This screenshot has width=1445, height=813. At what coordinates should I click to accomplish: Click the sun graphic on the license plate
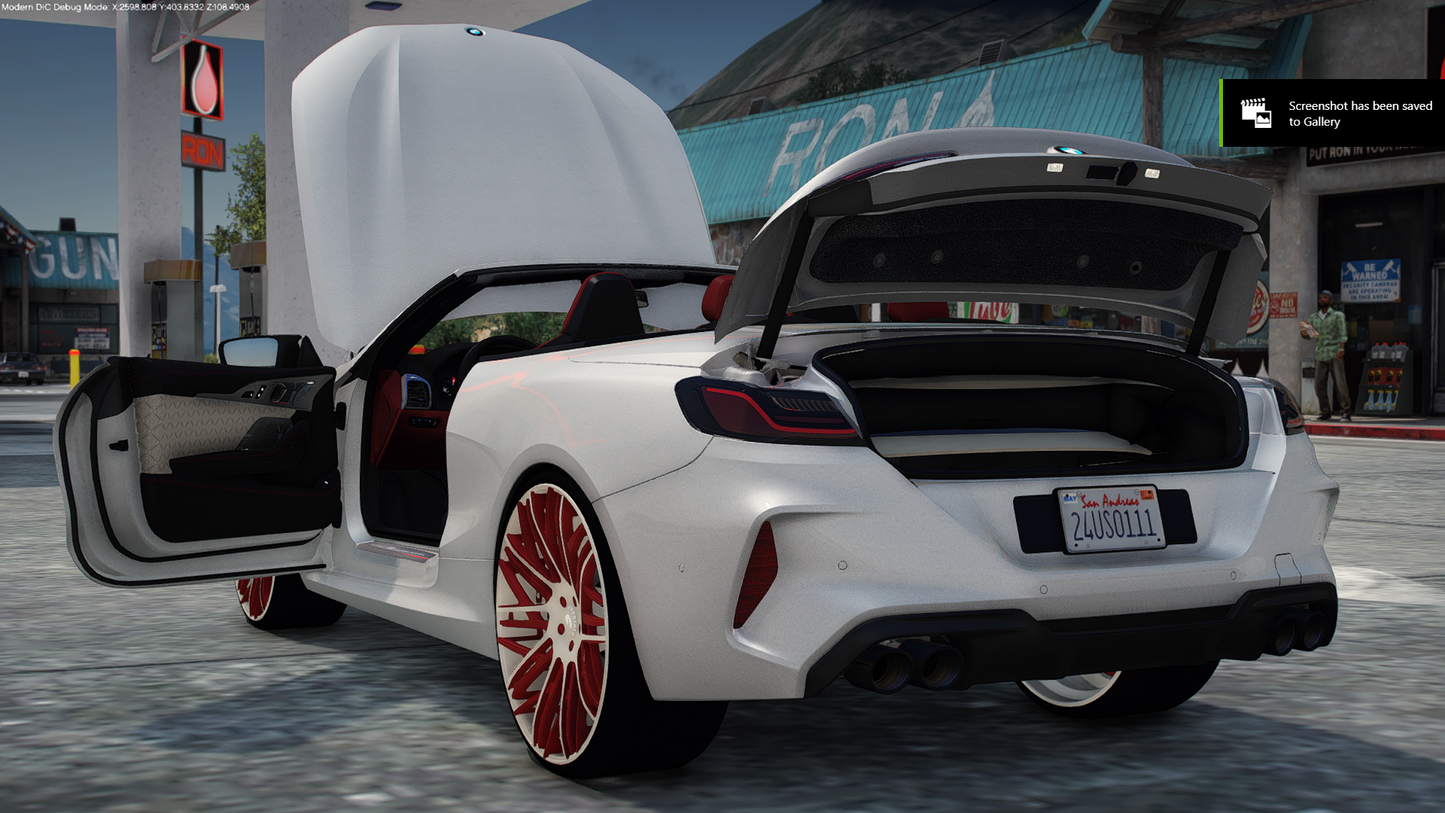coord(1147,494)
